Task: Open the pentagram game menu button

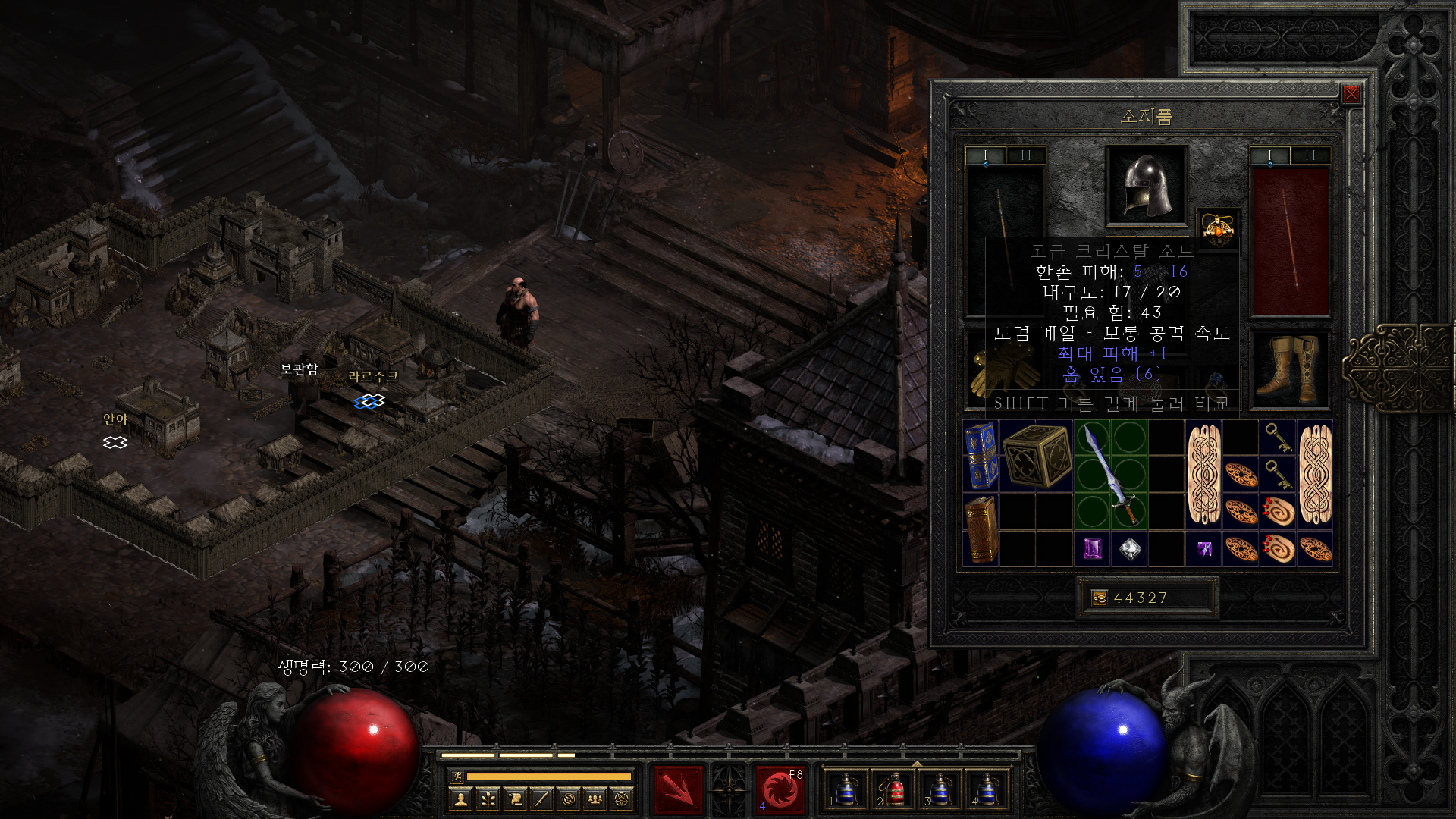Action: (622, 799)
